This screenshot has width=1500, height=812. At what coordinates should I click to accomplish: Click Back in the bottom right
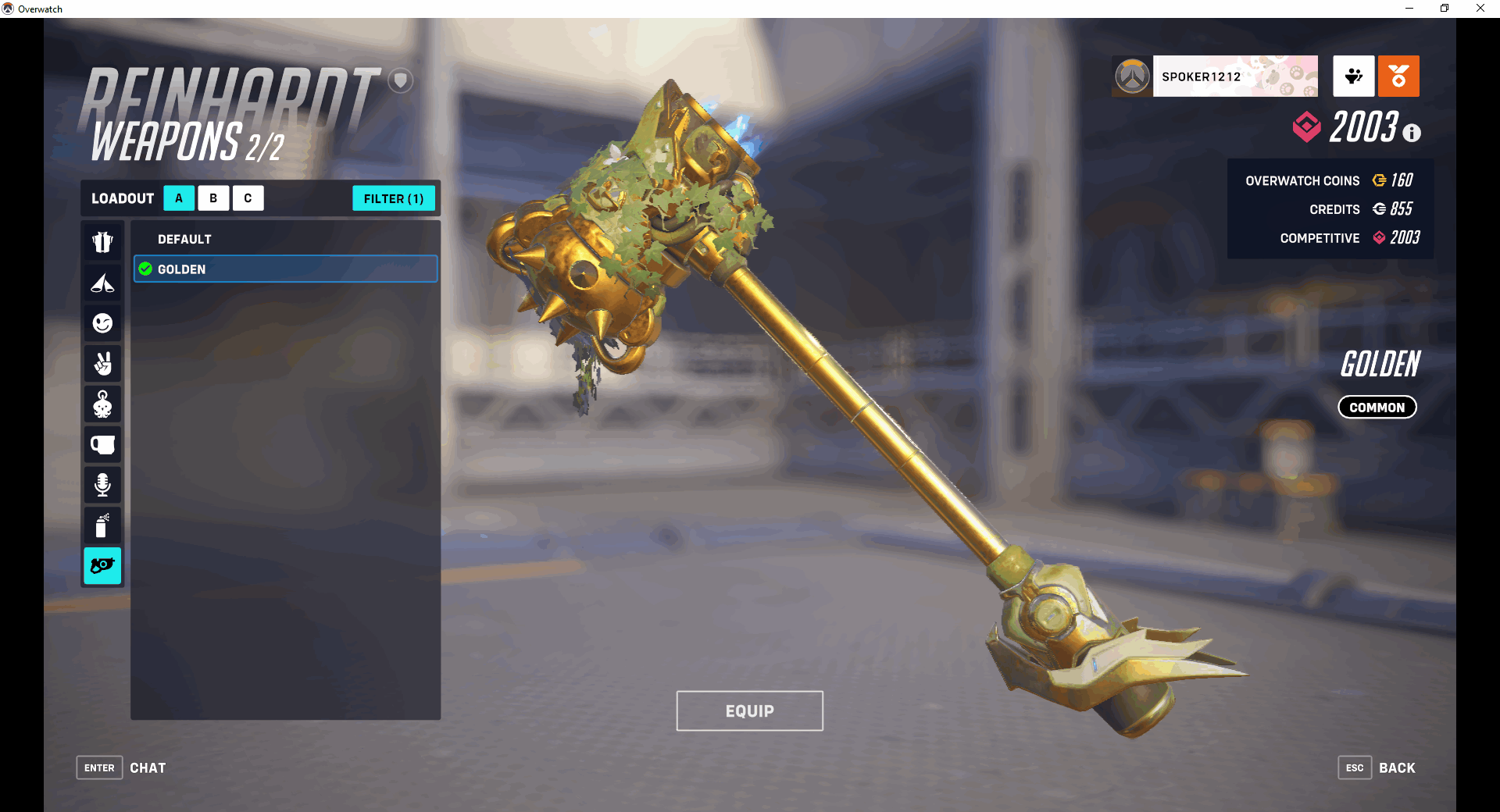1396,767
